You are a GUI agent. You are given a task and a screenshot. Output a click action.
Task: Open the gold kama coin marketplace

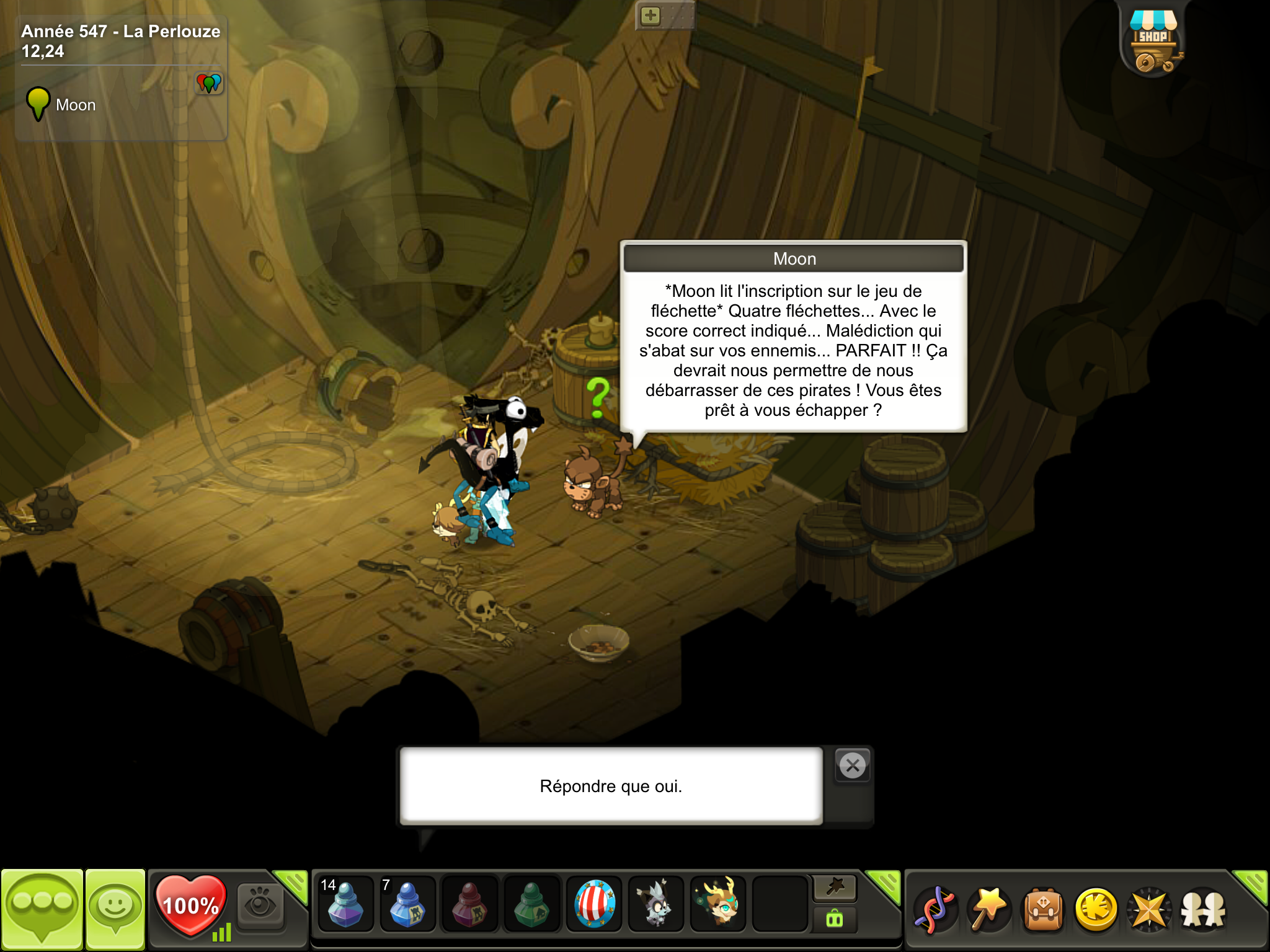tap(1096, 910)
